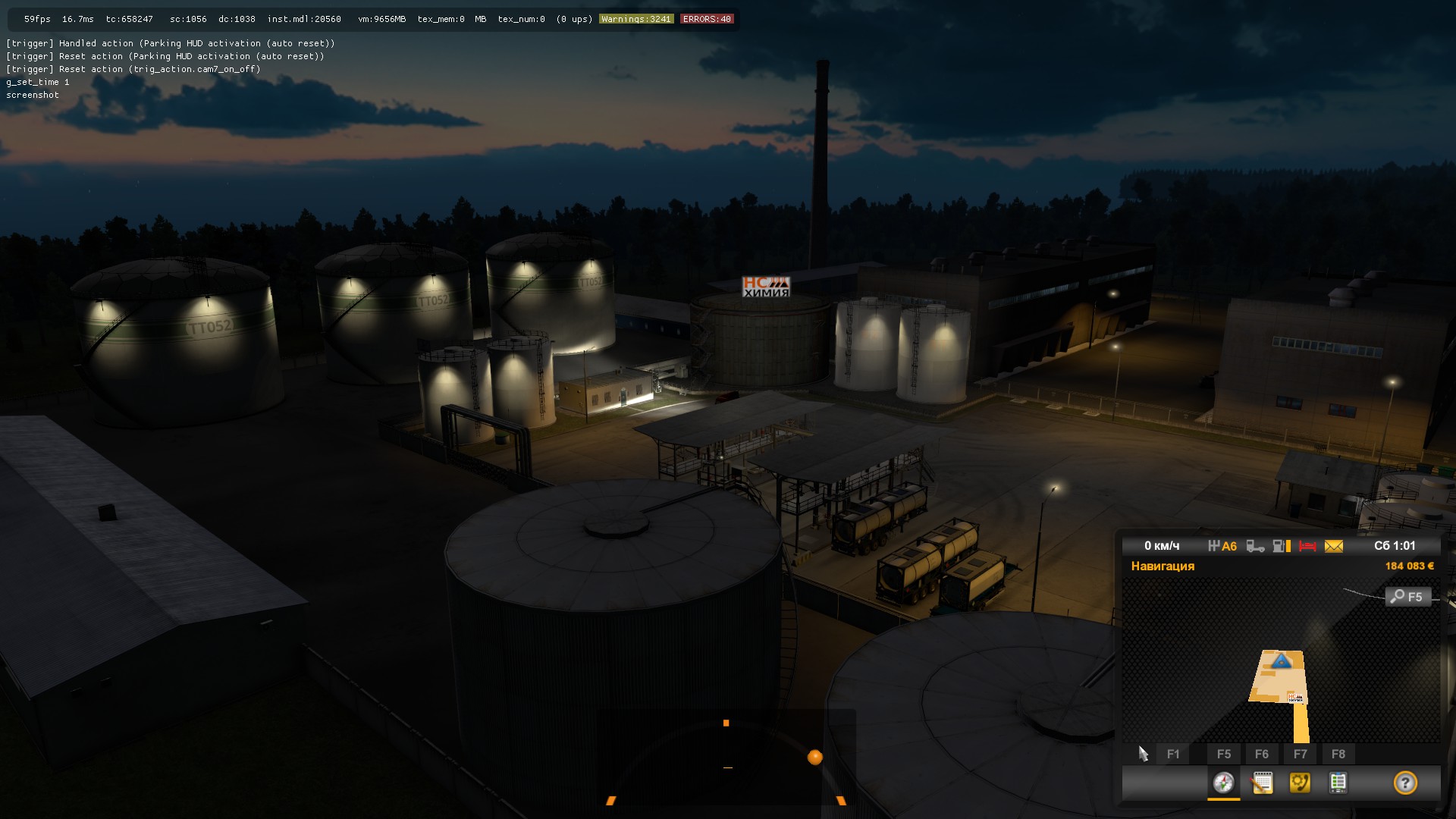
Task: Switch to the current job calendar tab
Action: 1262,783
